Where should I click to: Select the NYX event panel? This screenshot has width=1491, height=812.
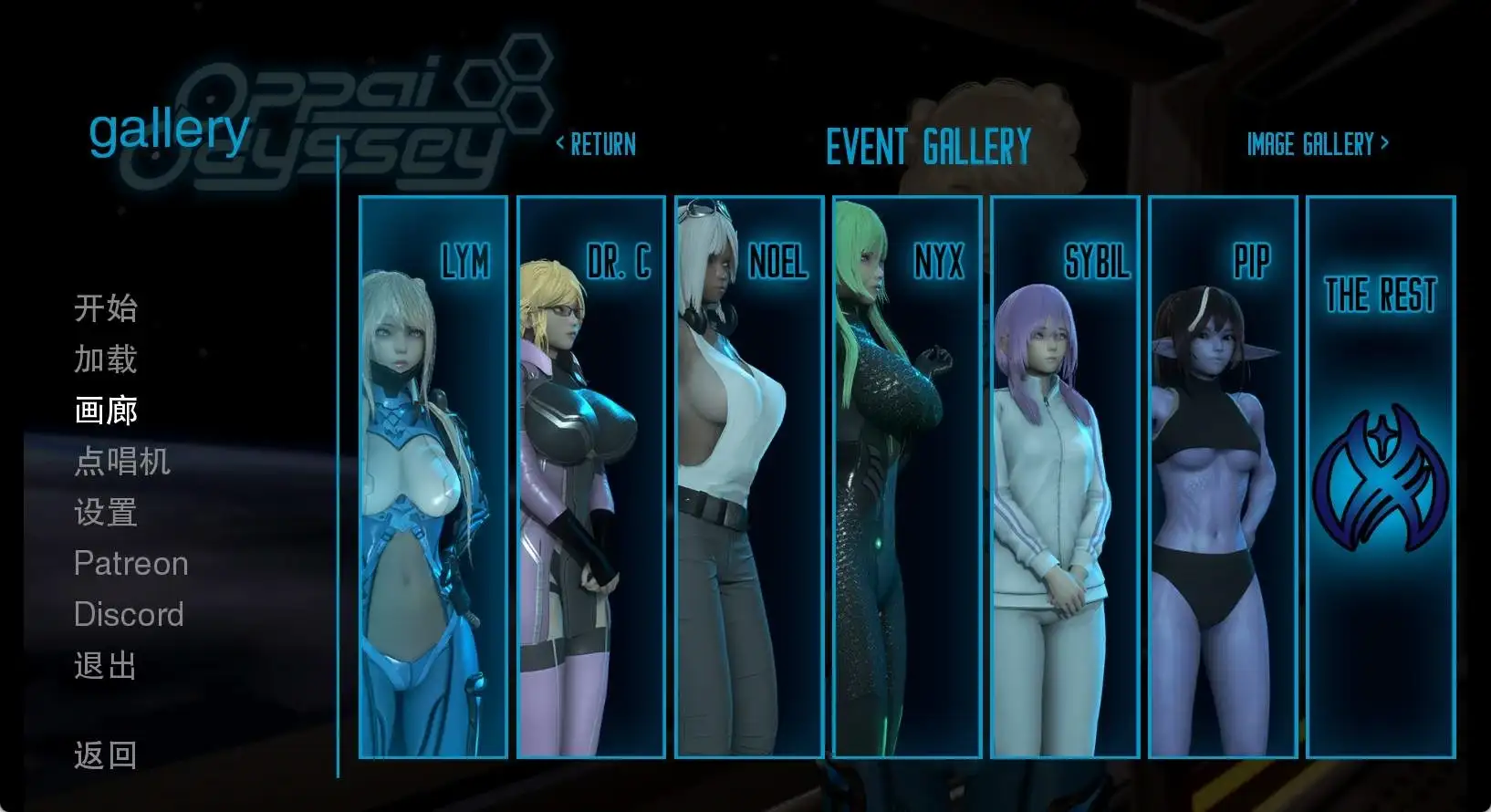[x=906, y=476]
